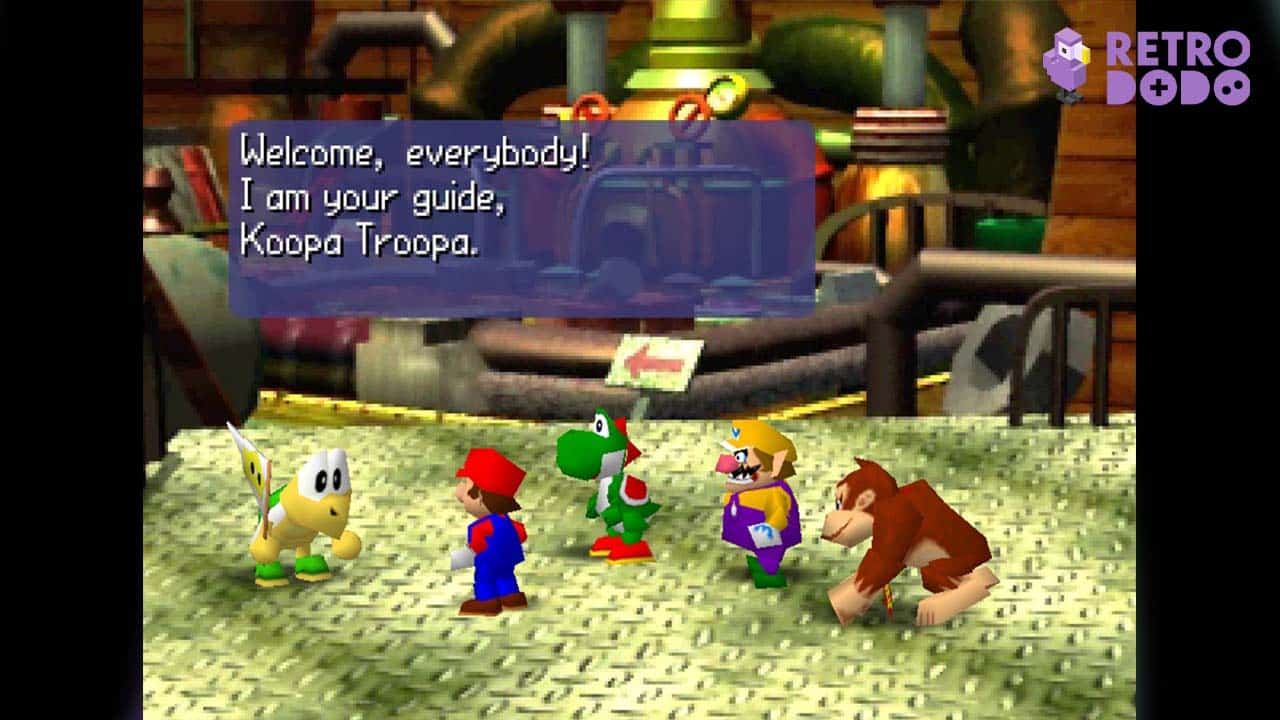Click the left-pointing arrow sign
The width and height of the screenshot is (1280, 720).
click(x=655, y=364)
